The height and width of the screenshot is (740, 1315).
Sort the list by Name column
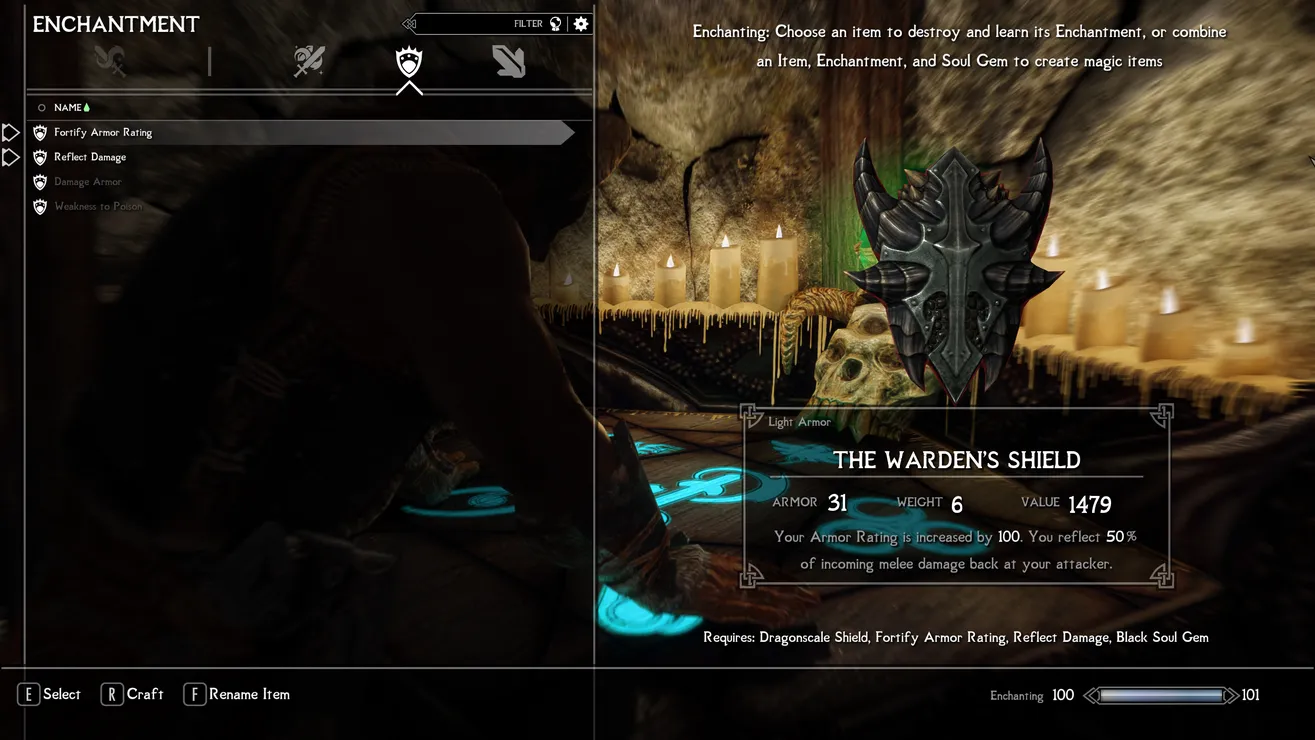pos(68,108)
